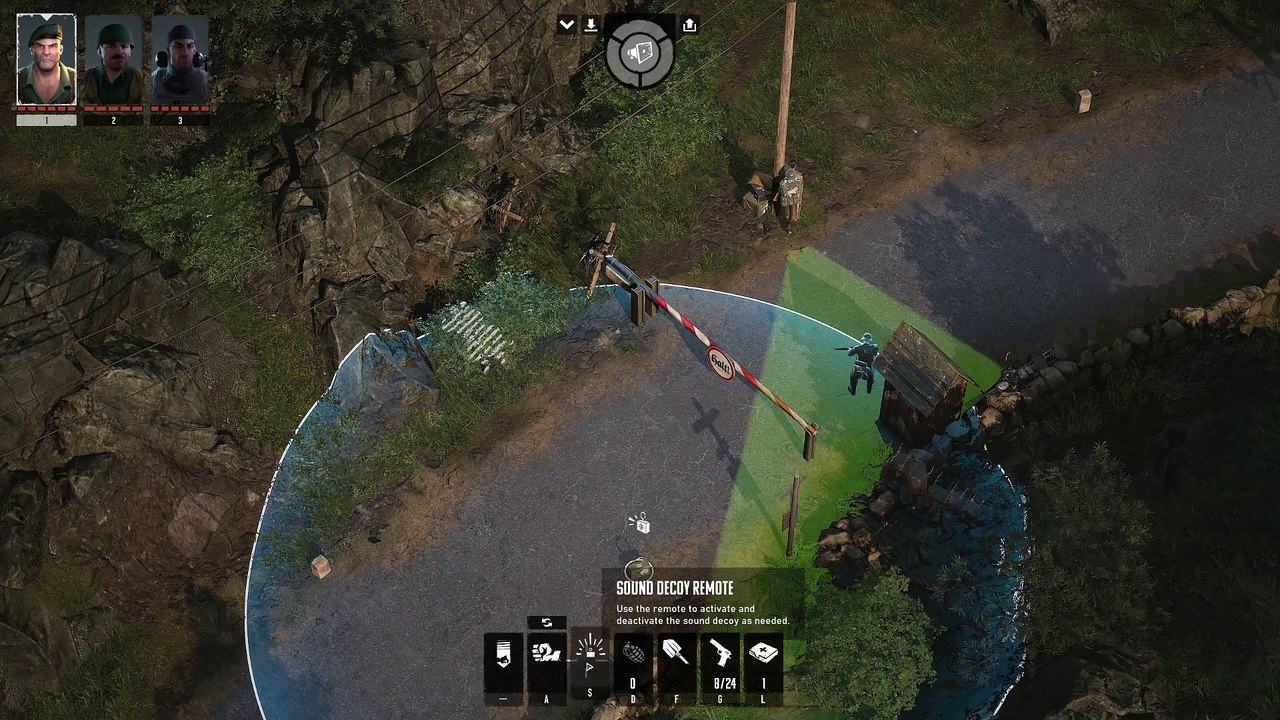Select the green beret commando portrait
Viewport: 1280px width, 720px height.
[x=46, y=60]
